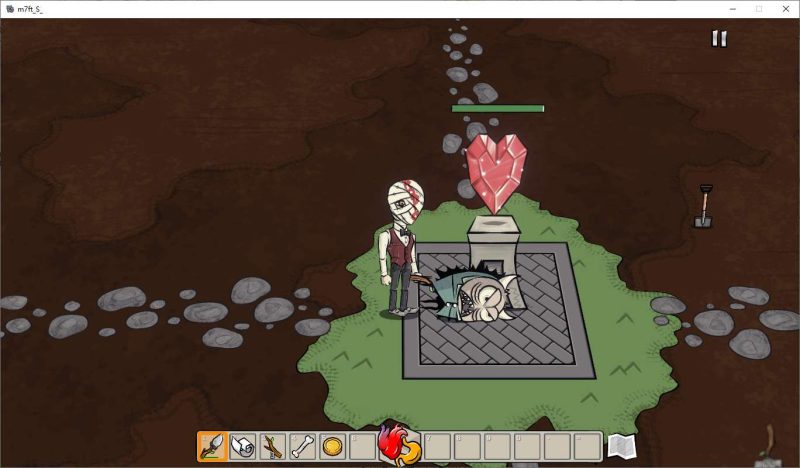Select the spear hotbar slot

(212, 446)
